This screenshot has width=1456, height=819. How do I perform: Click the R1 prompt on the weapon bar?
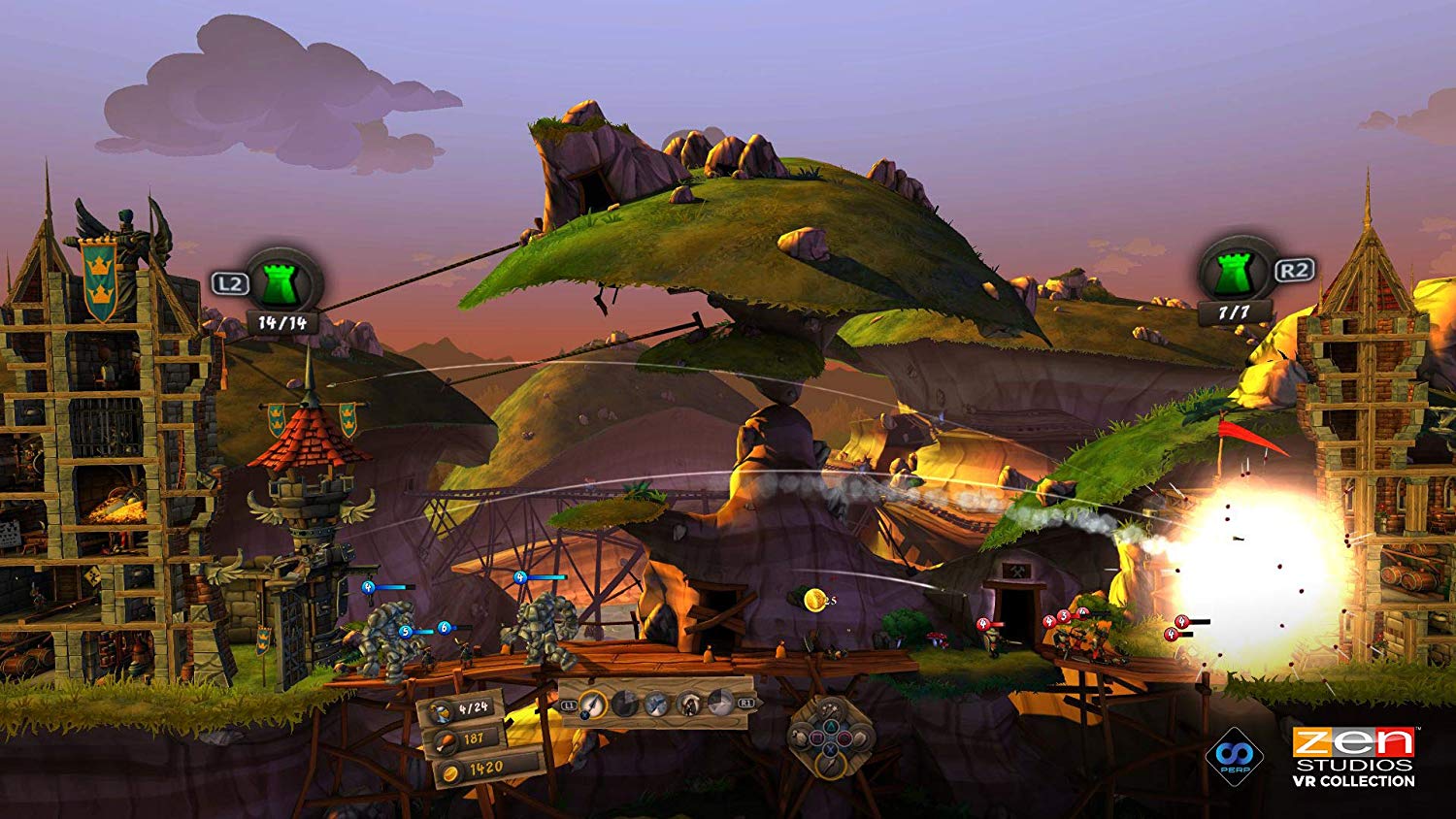[745, 703]
